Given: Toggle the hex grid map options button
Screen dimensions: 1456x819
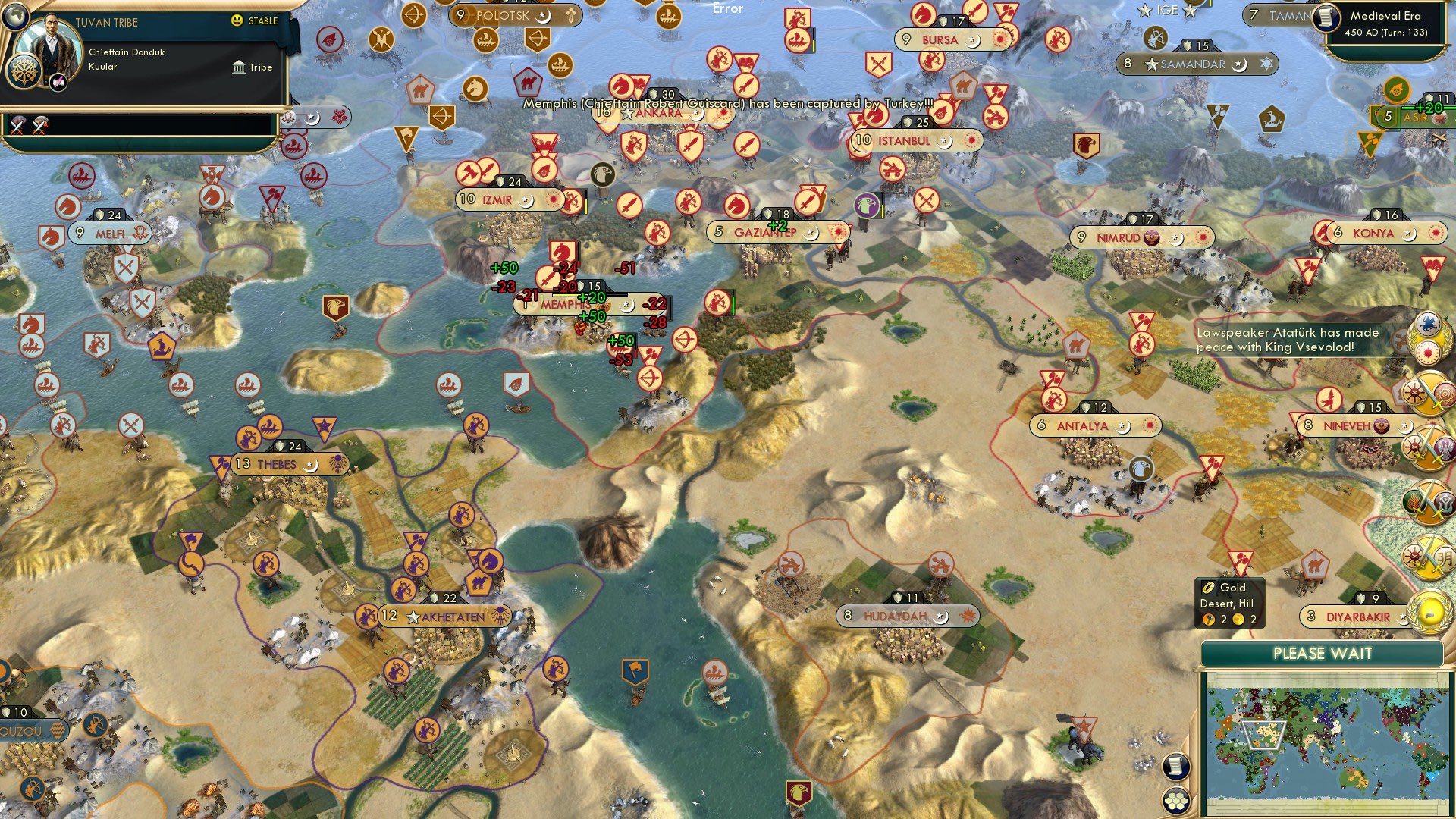Looking at the screenshot, I should [1175, 801].
